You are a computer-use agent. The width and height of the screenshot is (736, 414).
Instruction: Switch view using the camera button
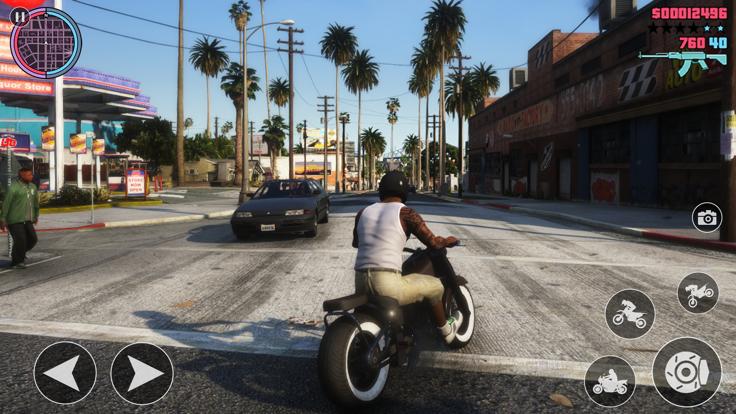click(707, 217)
